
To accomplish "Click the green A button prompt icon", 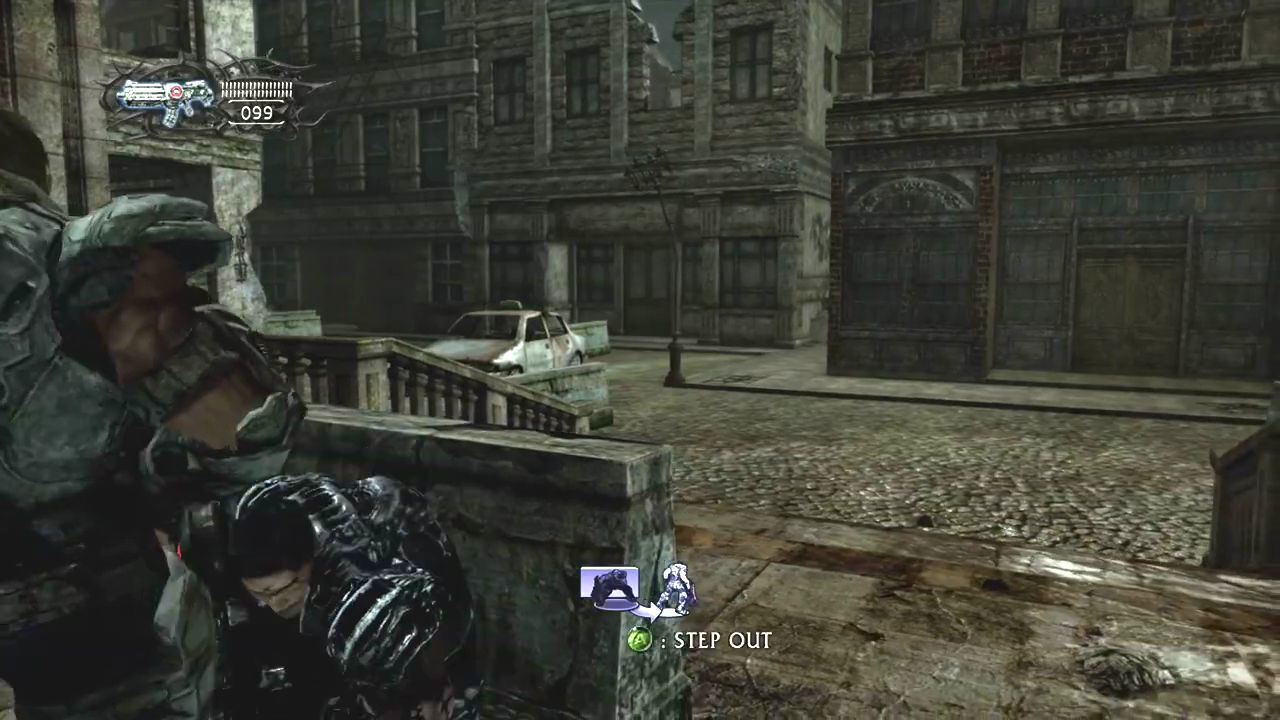I will coord(640,640).
